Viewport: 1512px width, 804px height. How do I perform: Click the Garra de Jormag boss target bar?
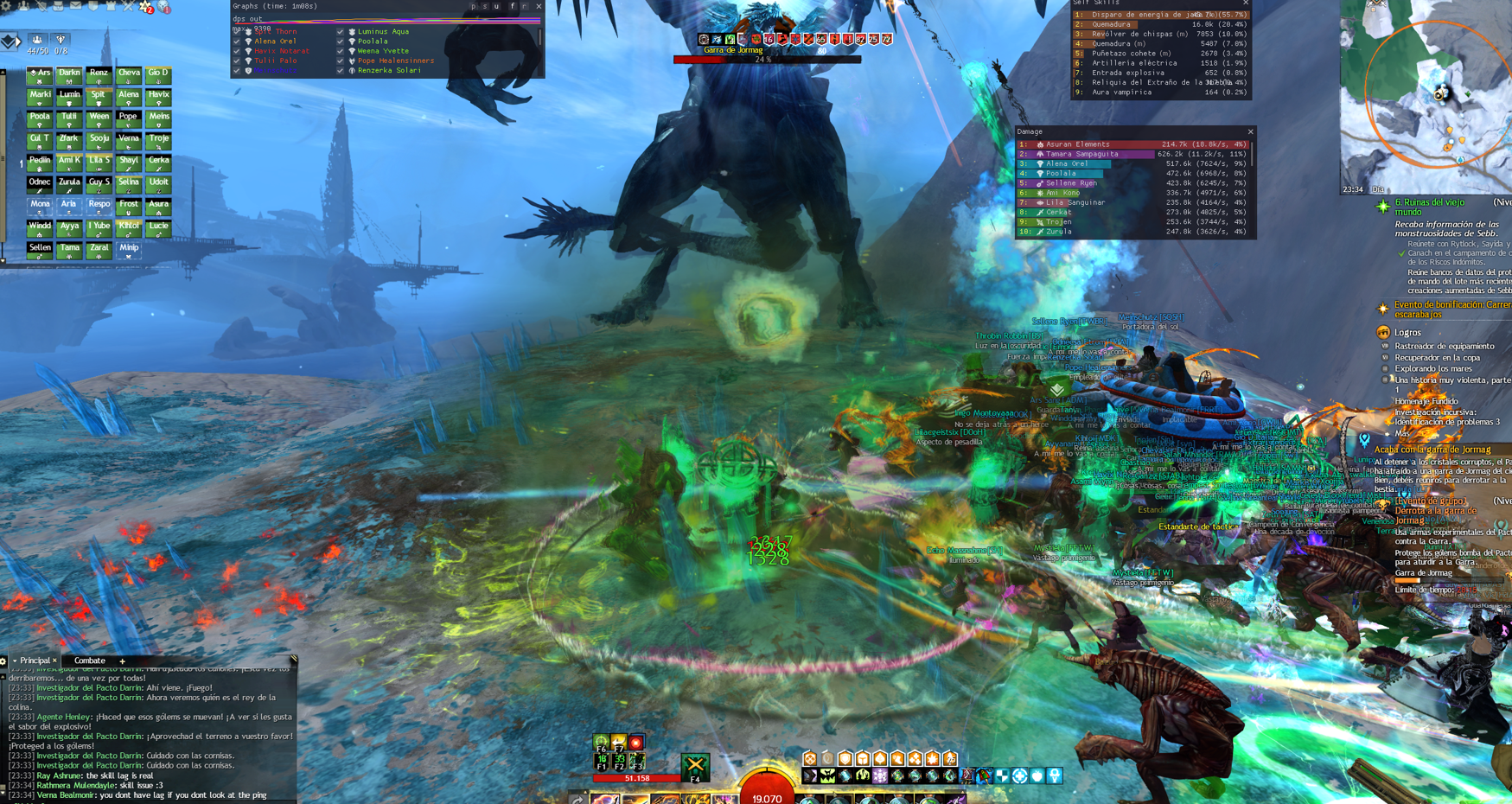(767, 60)
